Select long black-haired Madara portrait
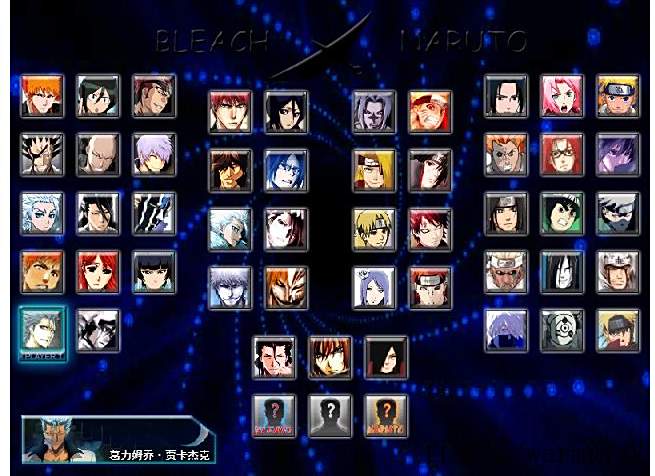655x476 pixels. (385, 356)
